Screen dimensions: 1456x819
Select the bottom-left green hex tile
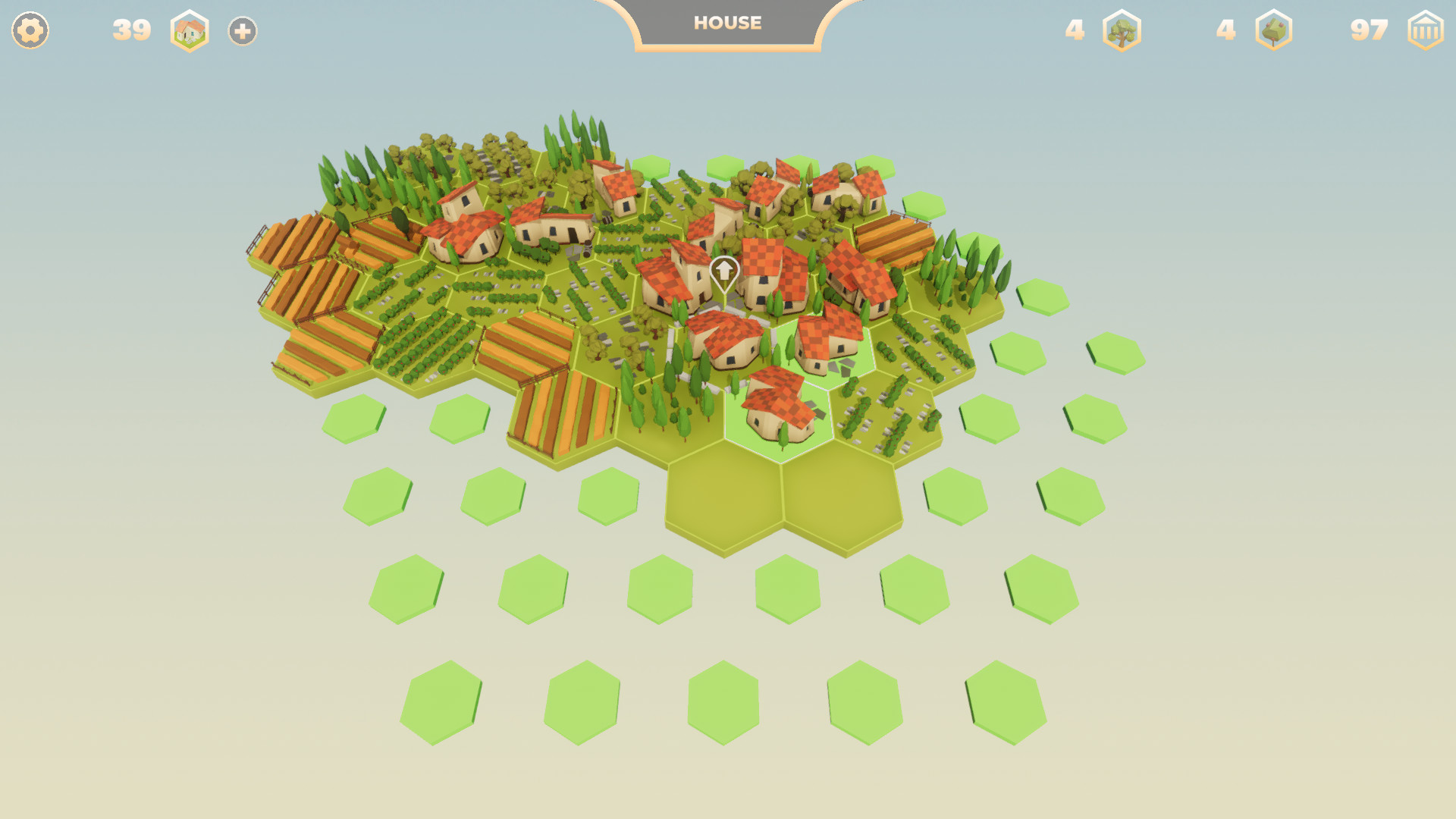pyautogui.click(x=444, y=701)
